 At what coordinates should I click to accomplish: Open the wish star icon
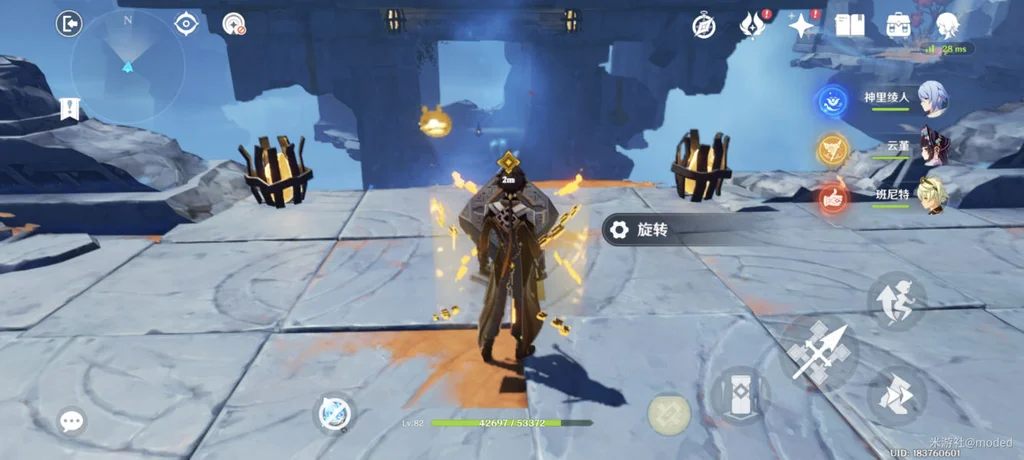802,25
